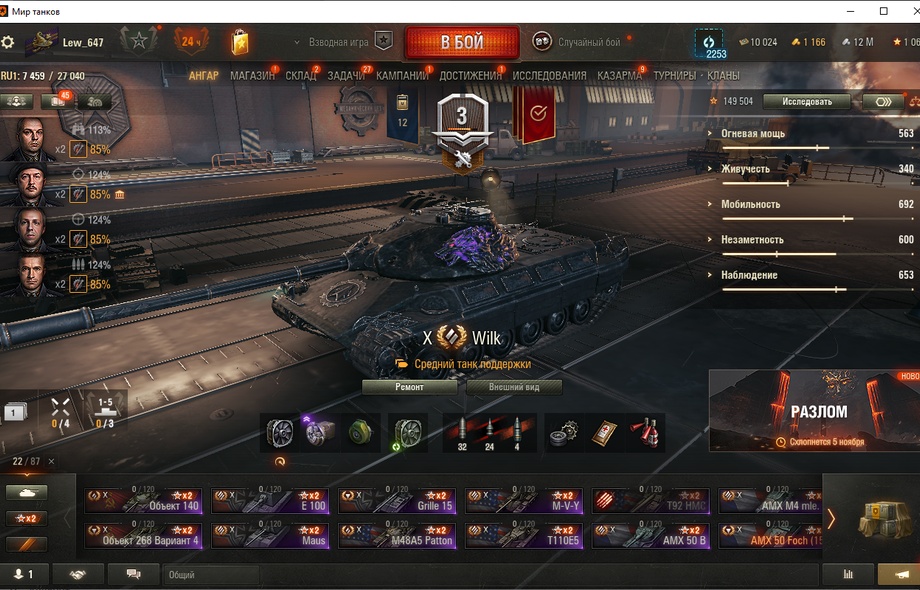Select the Объект 140 tank in carousel

coord(143,500)
